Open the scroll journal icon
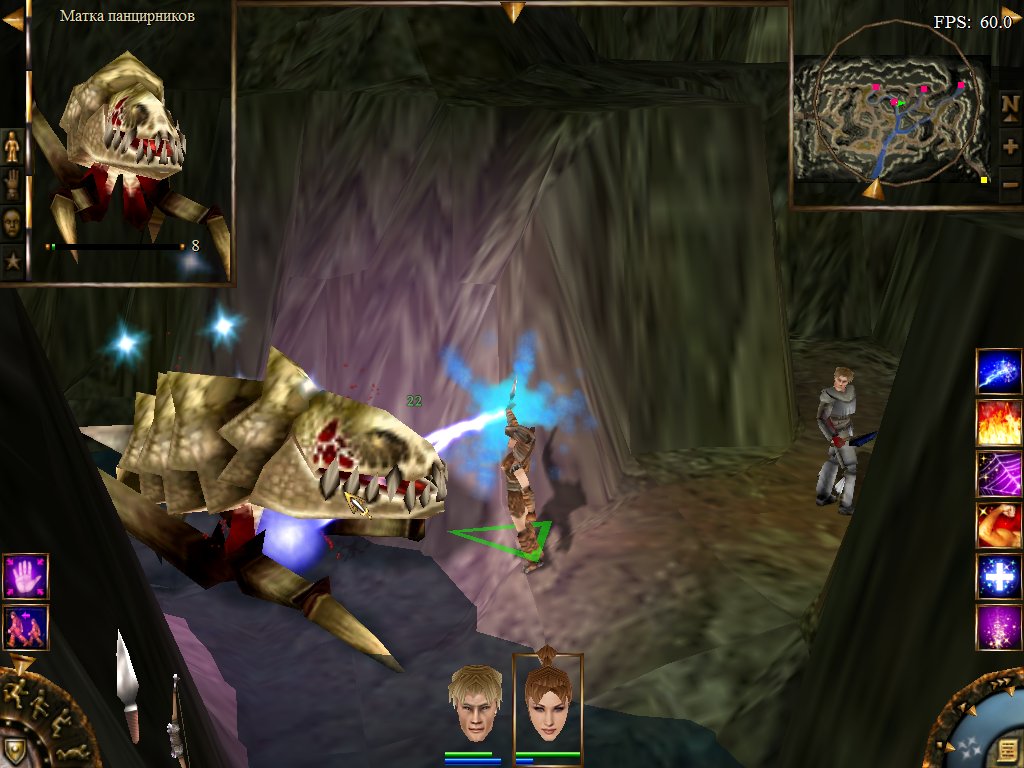Image resolution: width=1024 pixels, height=768 pixels. 1005,746
